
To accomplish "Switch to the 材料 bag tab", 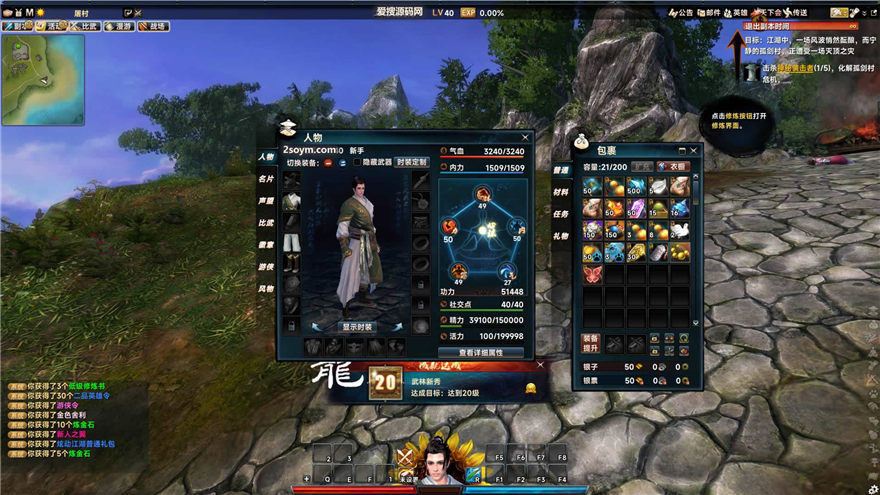I will (561, 192).
